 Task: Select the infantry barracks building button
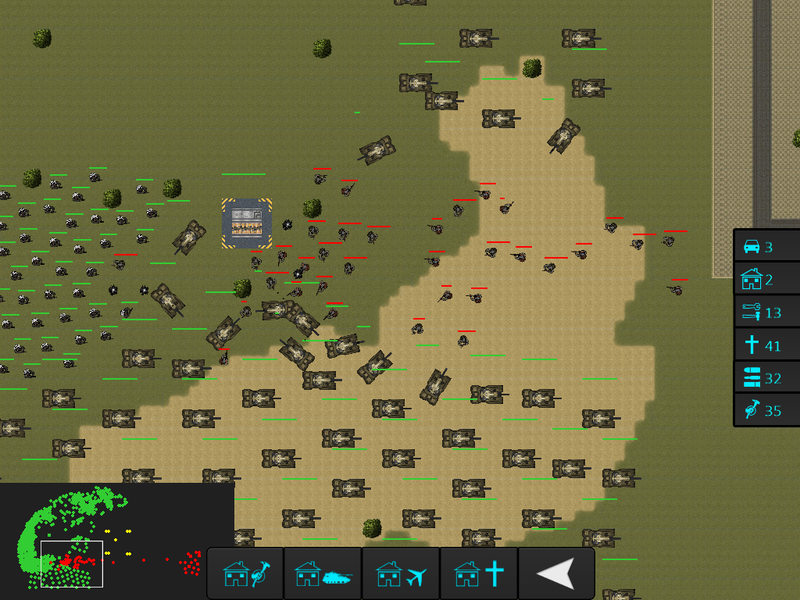click(x=245, y=574)
